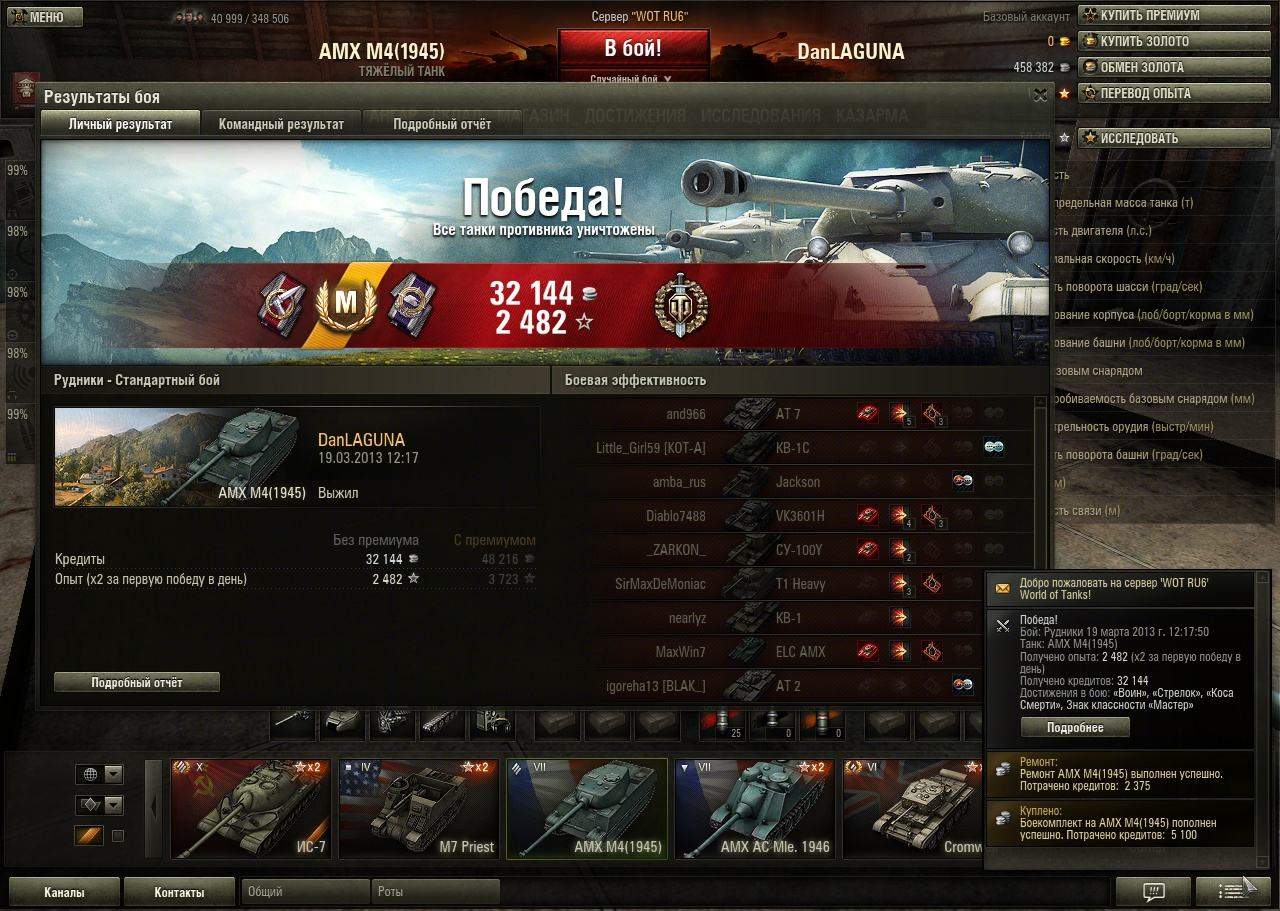1280x911 pixels.
Task: Buy premium with Купить премиум
Action: tap(1149, 15)
